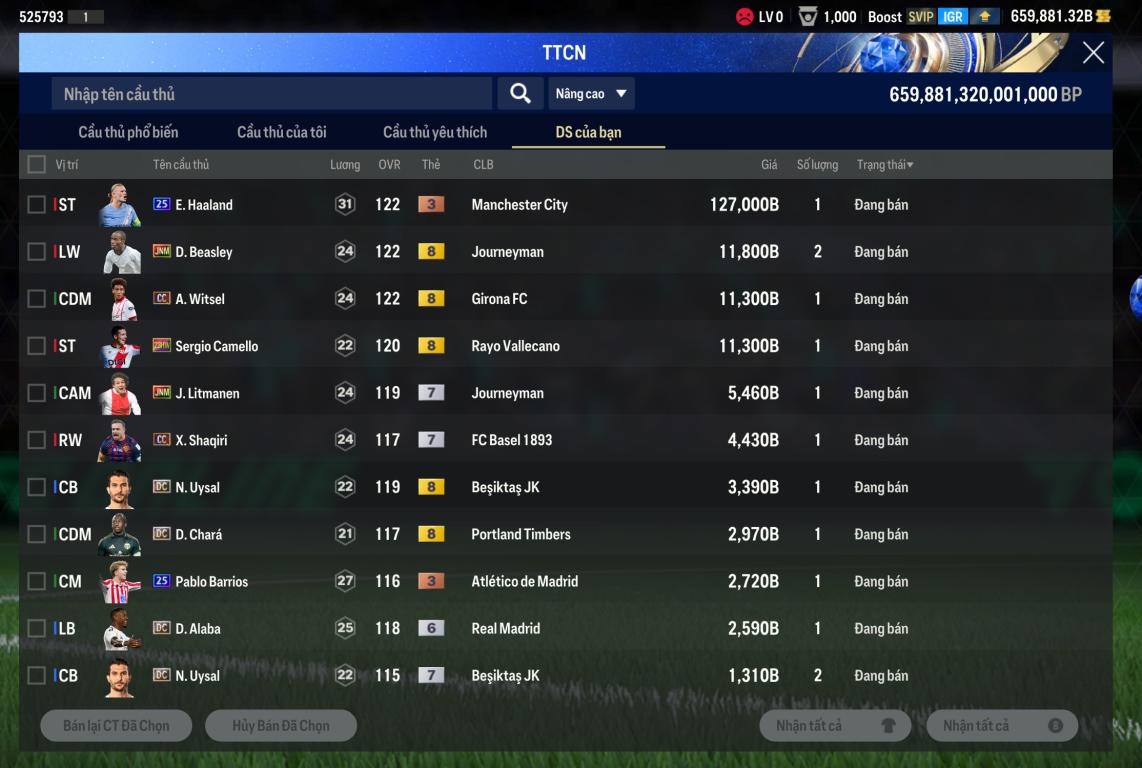
Task: Click the player name search field
Action: 272,94
